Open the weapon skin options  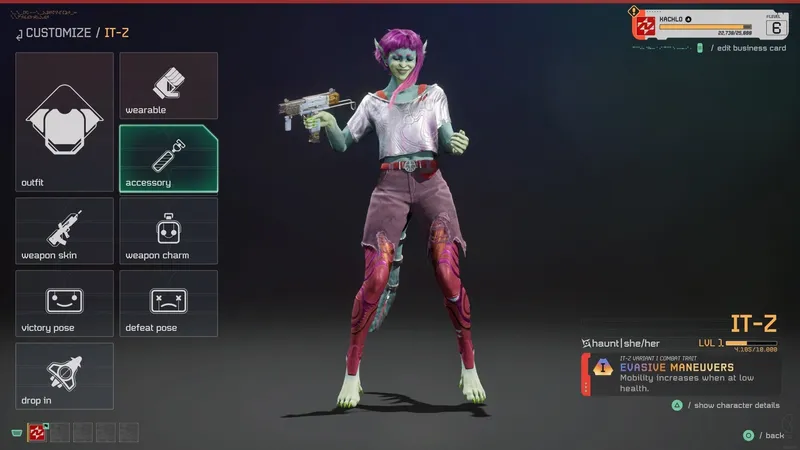(64, 231)
